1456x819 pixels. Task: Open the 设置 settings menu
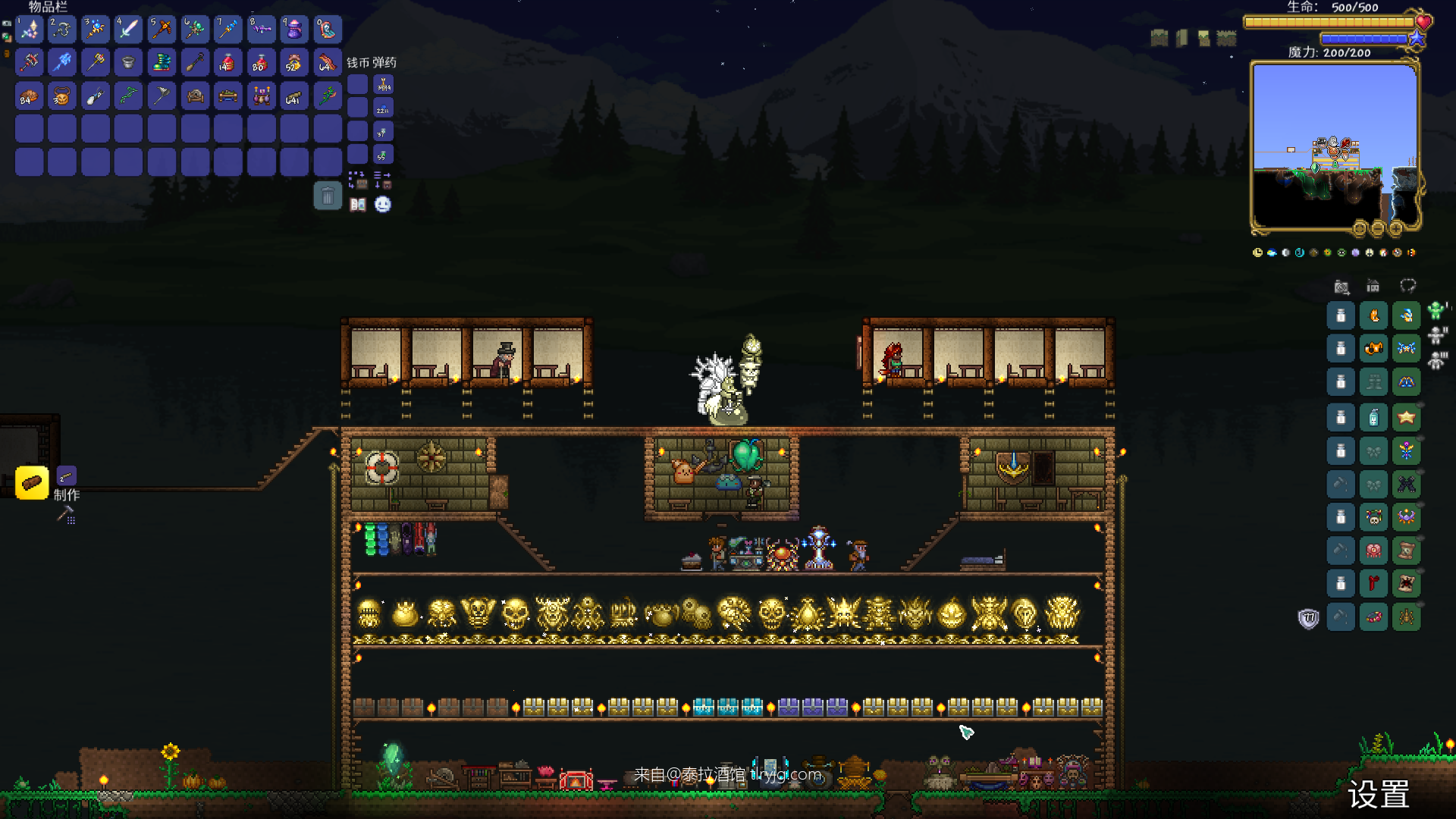(1378, 794)
